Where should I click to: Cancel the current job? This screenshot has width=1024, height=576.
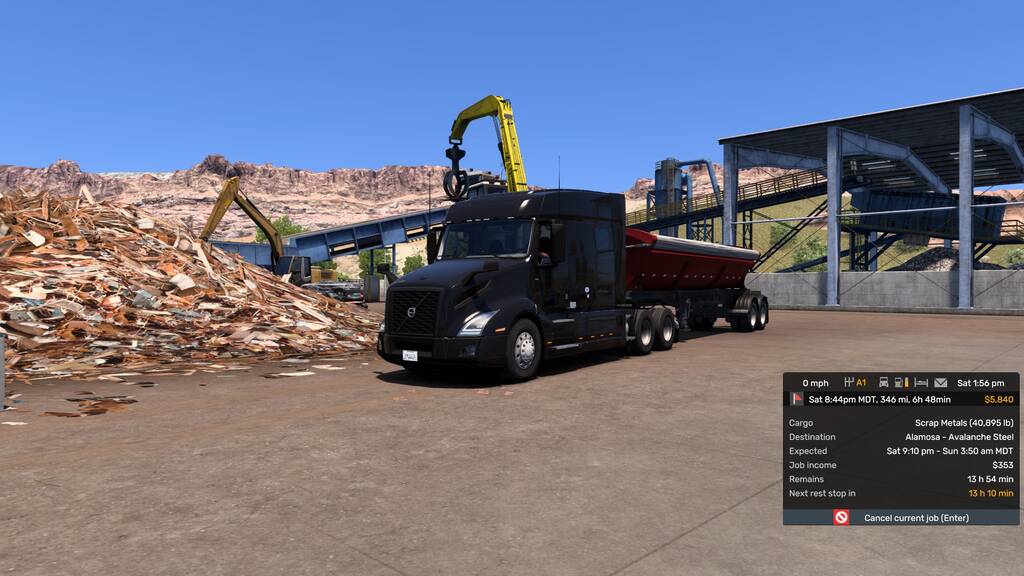coord(901,517)
